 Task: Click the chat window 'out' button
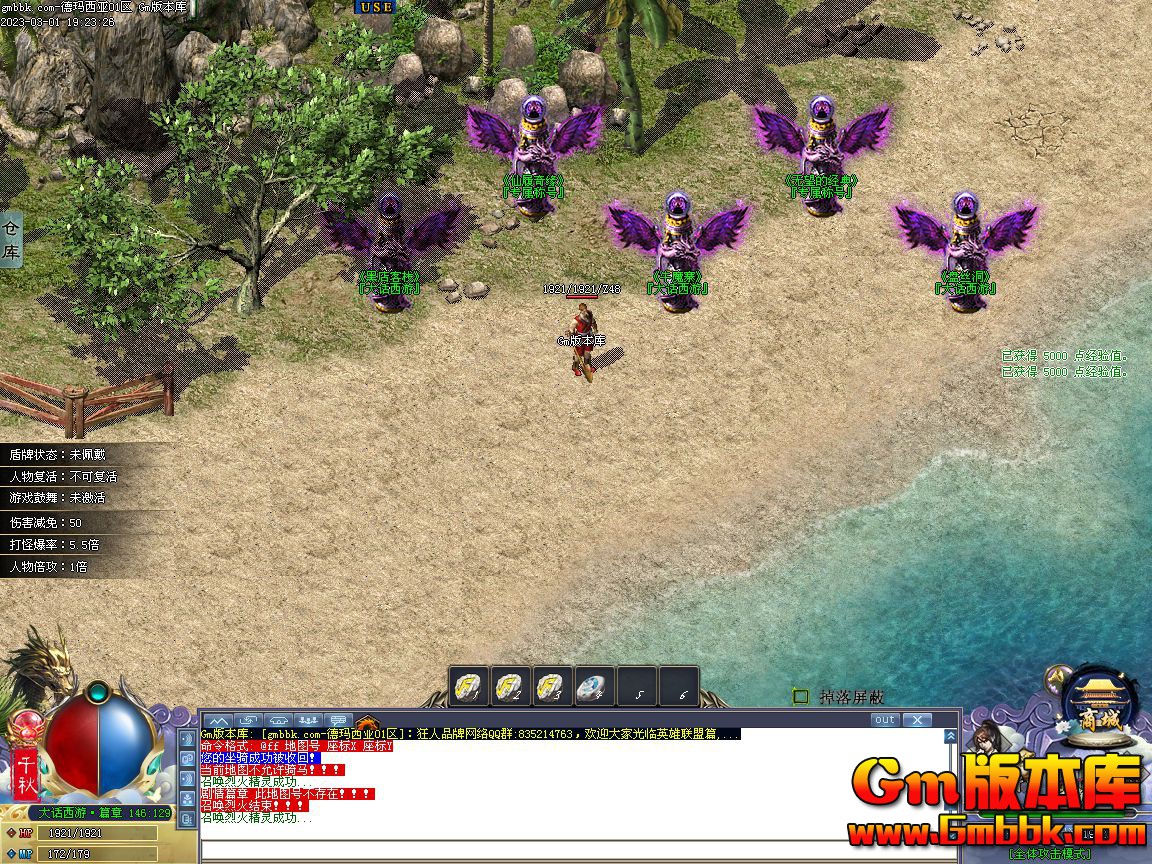coord(884,720)
